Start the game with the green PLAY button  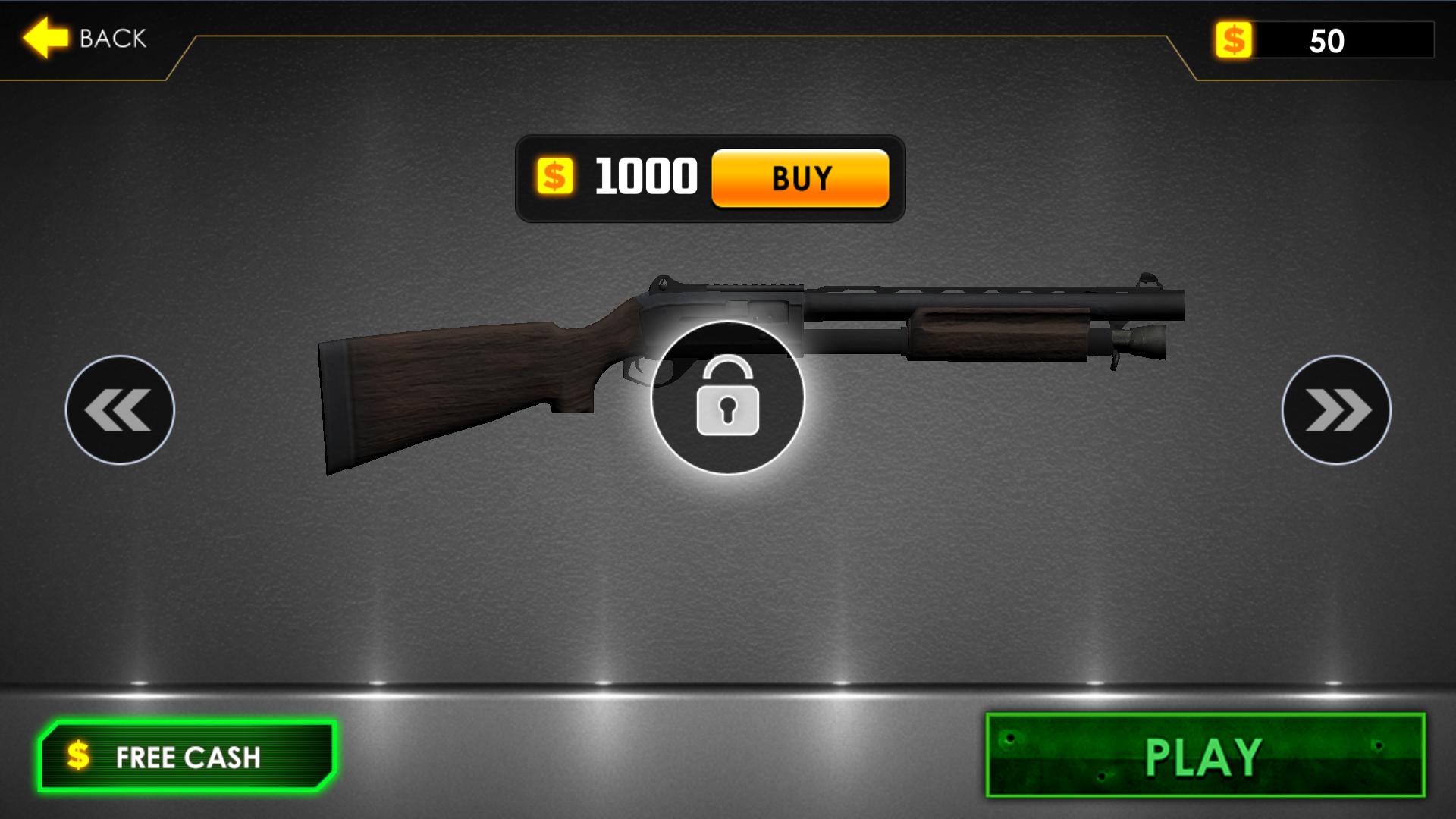coord(1204,755)
